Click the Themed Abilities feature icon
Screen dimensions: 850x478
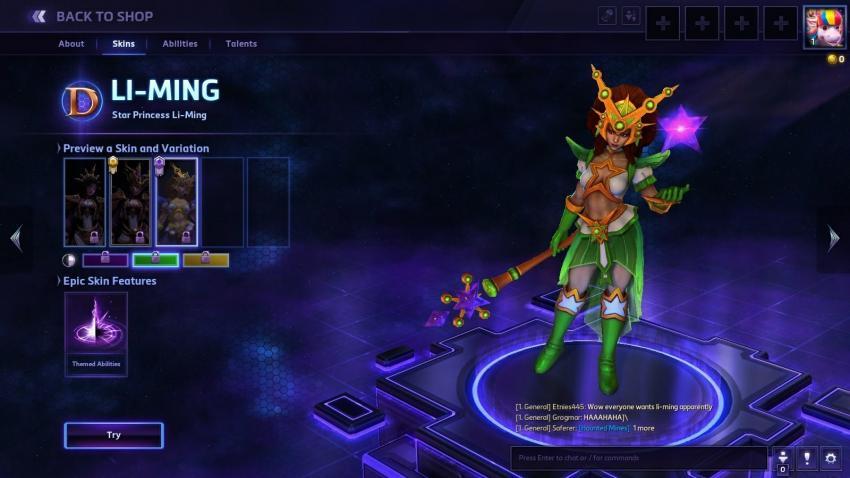pyautogui.click(x=96, y=327)
